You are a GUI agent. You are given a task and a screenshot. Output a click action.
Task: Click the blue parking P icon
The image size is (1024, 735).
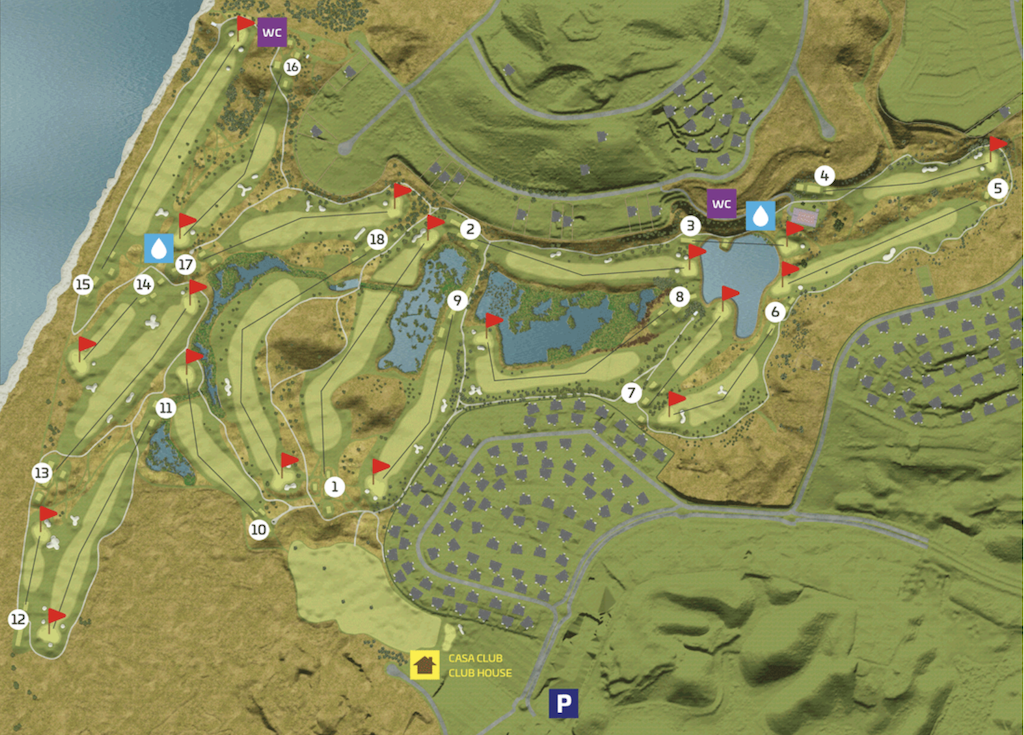pos(563,705)
